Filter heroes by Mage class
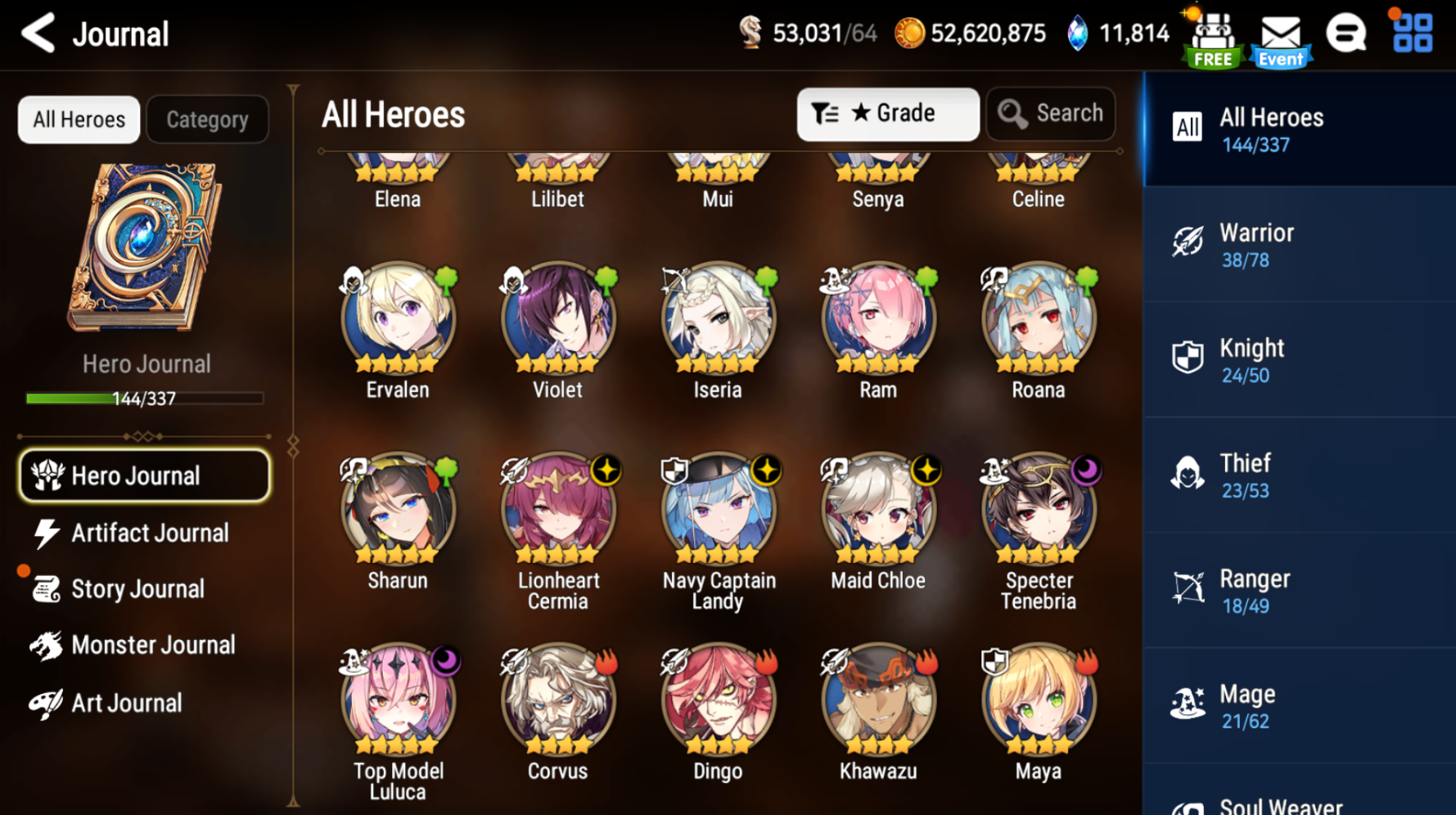 point(1298,706)
